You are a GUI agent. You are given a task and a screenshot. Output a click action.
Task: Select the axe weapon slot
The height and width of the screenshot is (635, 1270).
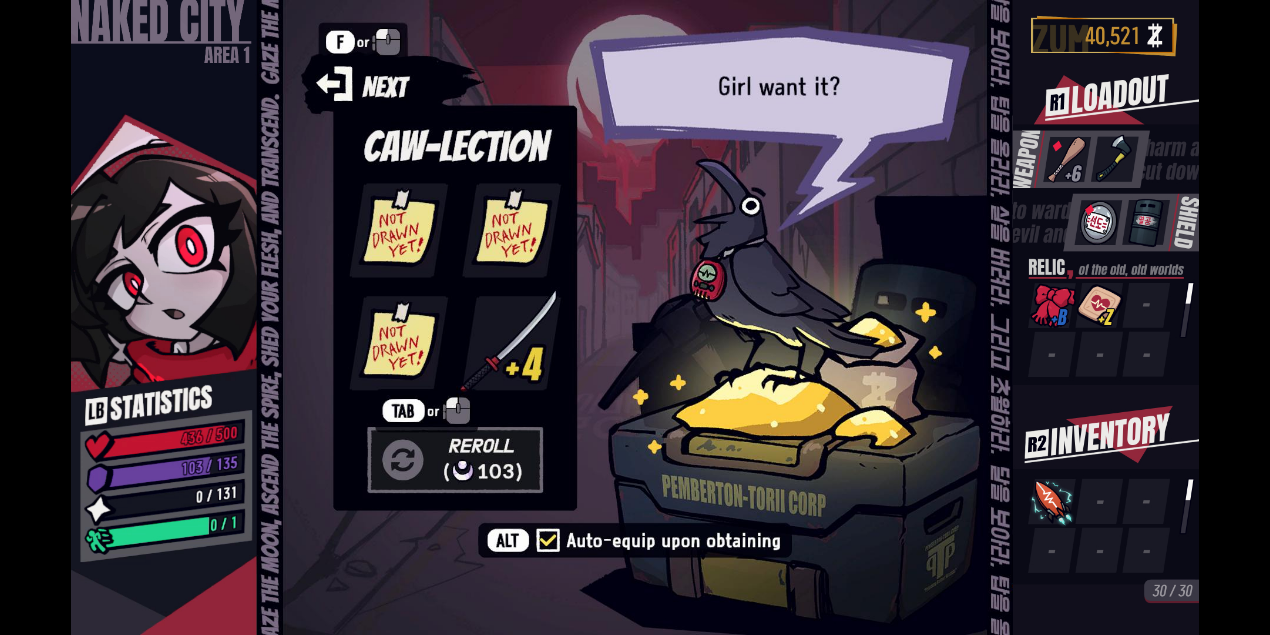point(1113,158)
